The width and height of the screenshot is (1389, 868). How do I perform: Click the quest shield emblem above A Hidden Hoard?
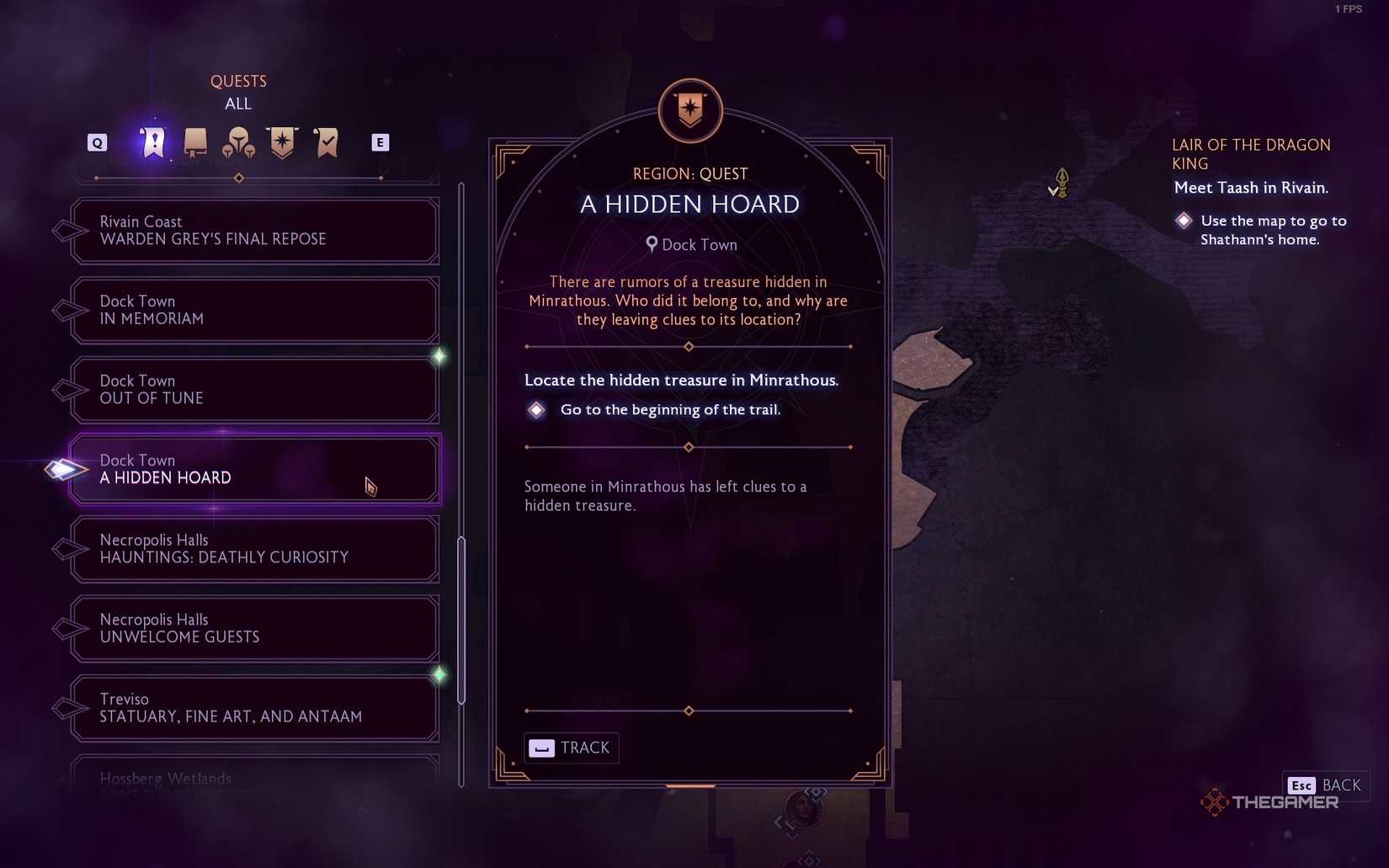[x=689, y=110]
